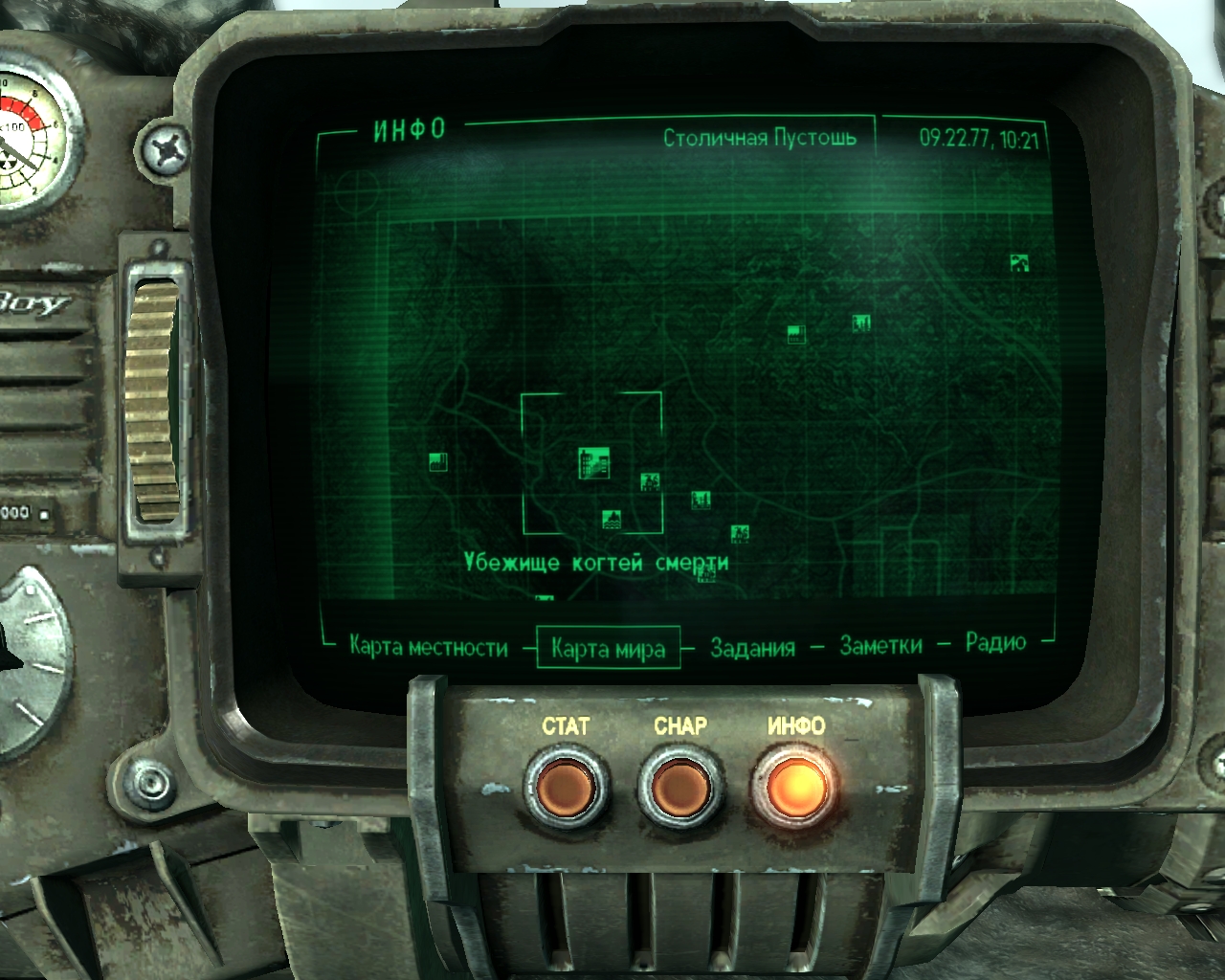Viewport: 1225px width, 980px height.
Task: Select the far-left map marker
Action: click(439, 461)
